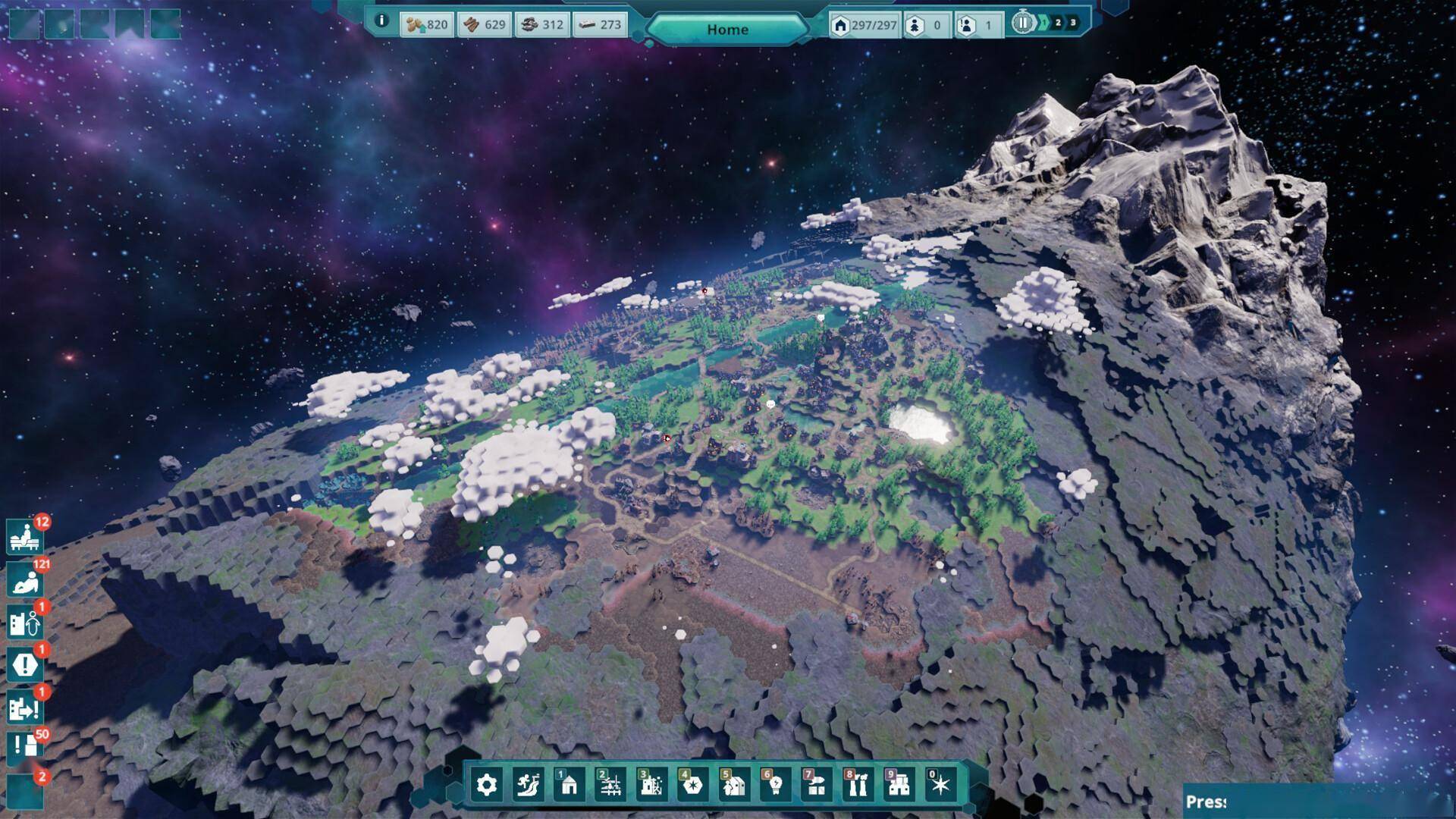1456x819 pixels.
Task: Select the hexagon star build category
Action: click(692, 785)
